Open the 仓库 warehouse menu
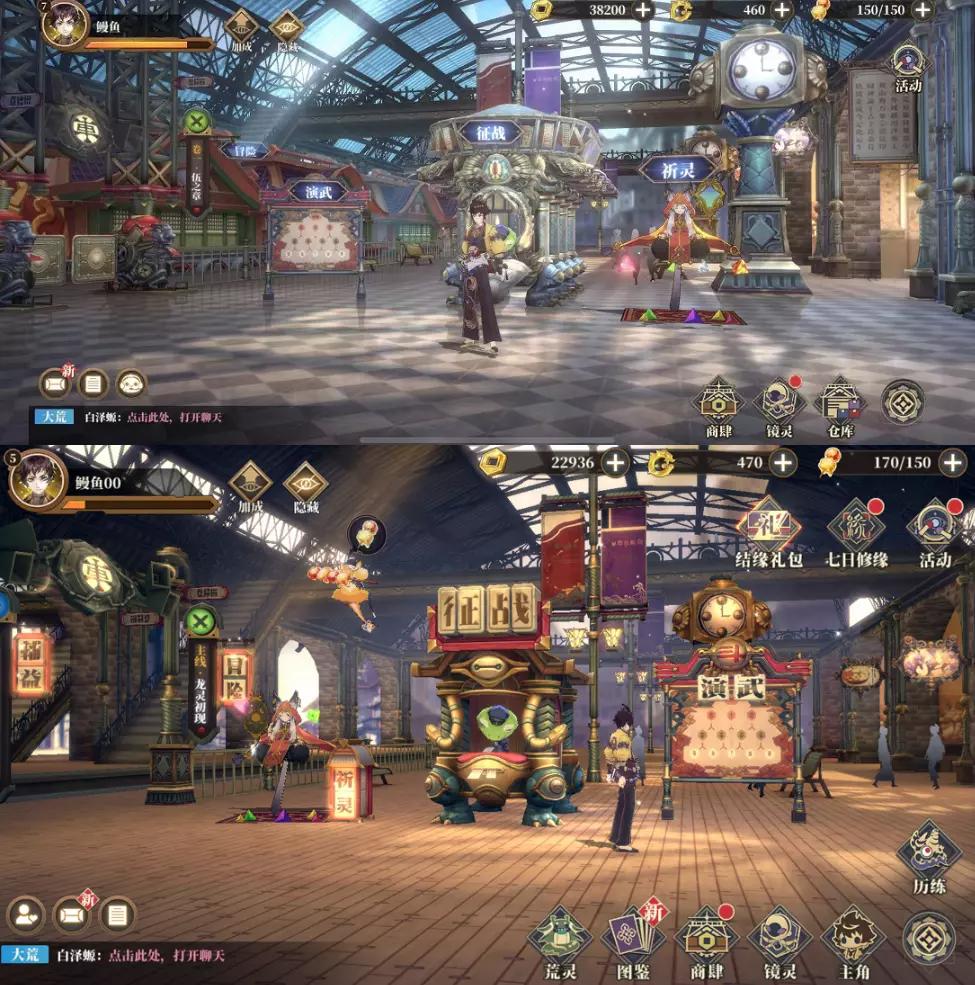This screenshot has height=985, width=975. (841, 403)
